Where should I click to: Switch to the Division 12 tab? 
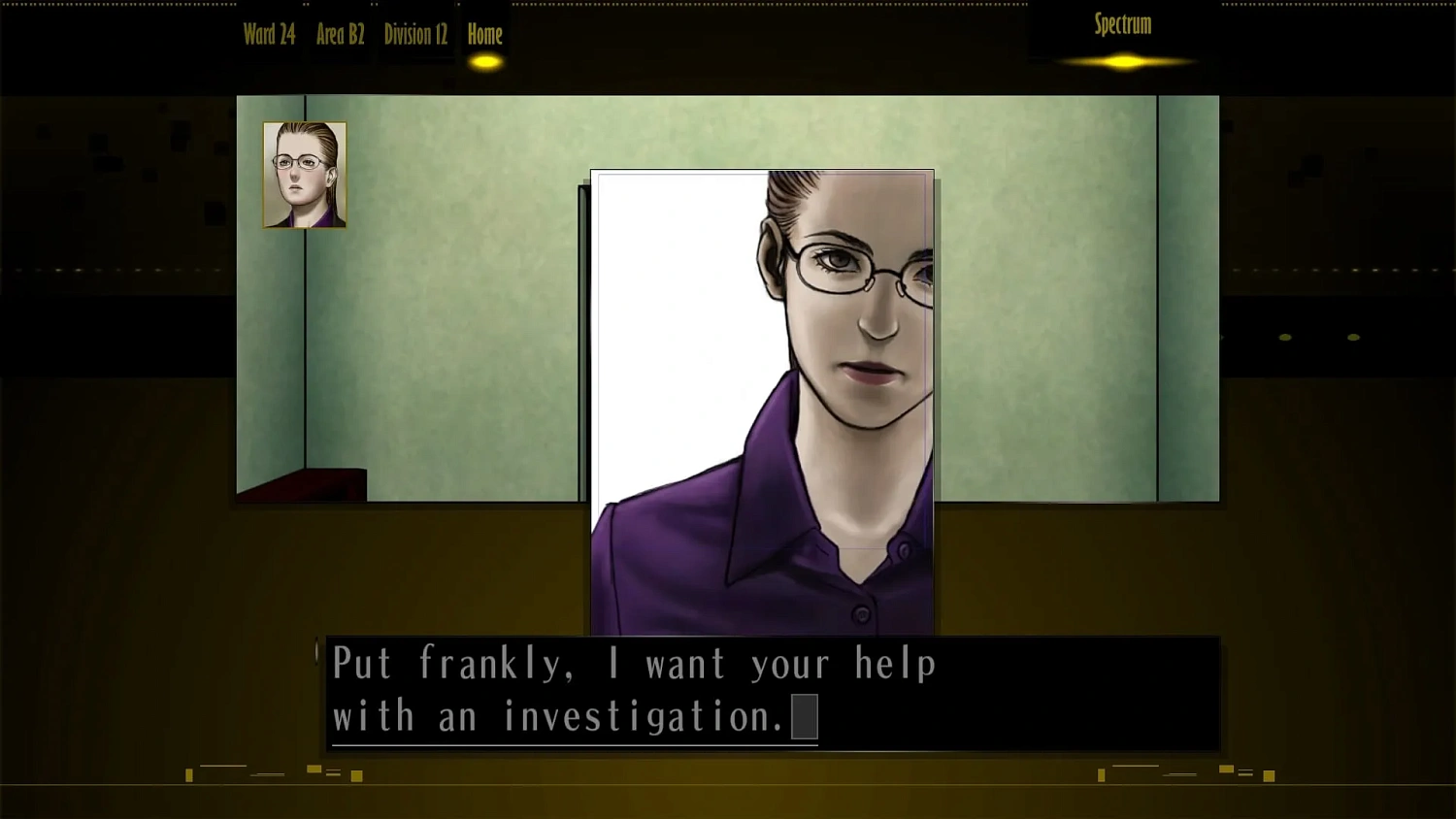pyautogui.click(x=415, y=35)
